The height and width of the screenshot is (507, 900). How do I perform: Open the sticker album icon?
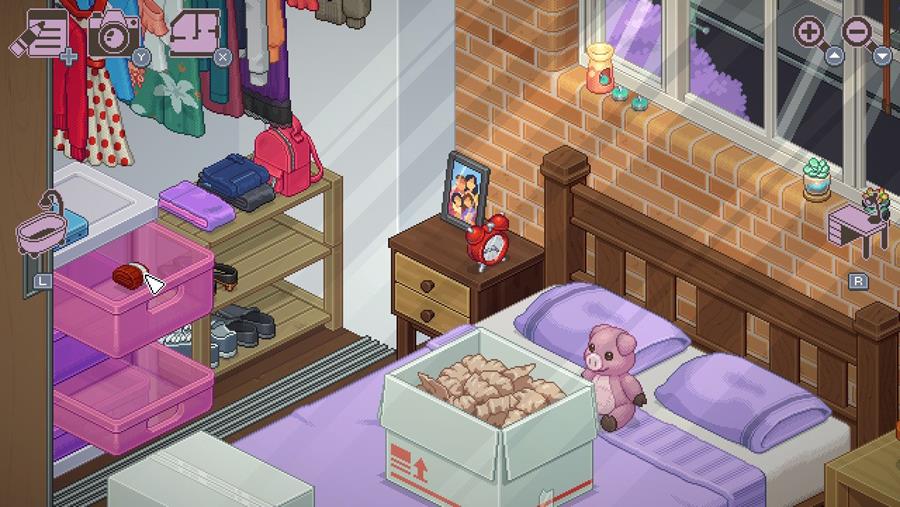(x=194, y=32)
